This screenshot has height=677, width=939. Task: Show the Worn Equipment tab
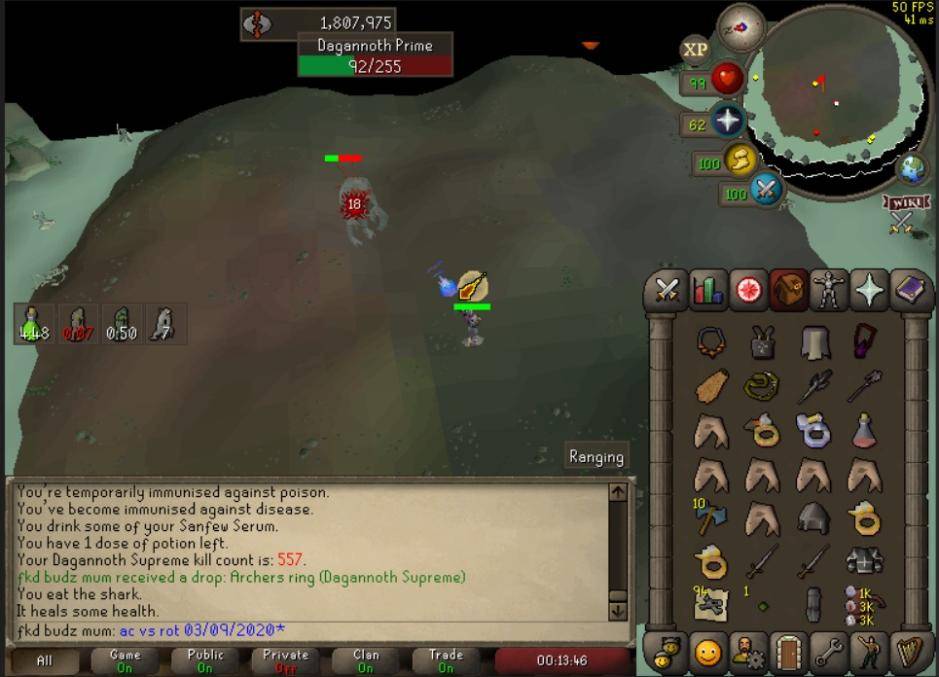tap(829, 290)
